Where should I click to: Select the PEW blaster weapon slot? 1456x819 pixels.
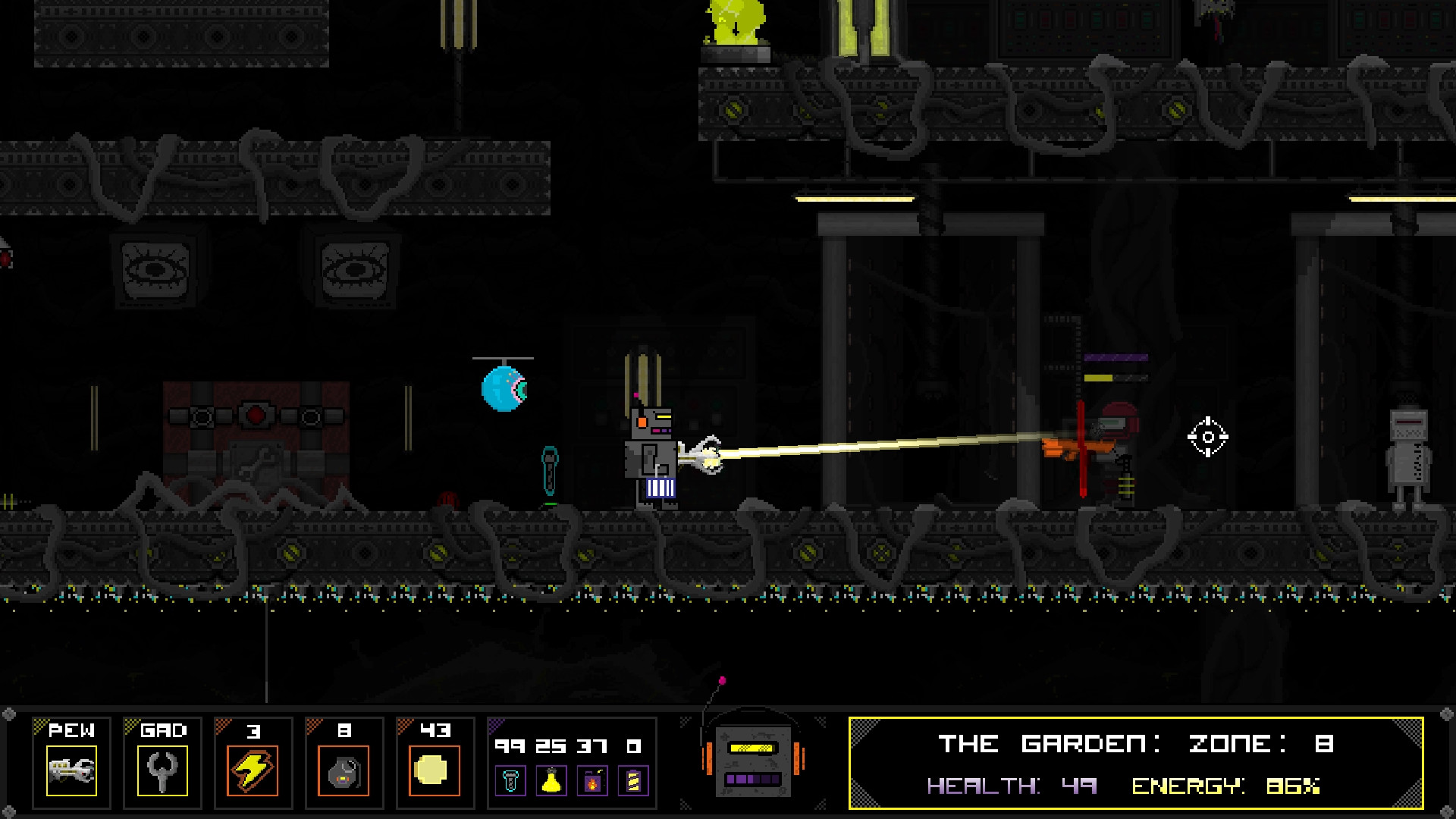(71, 770)
